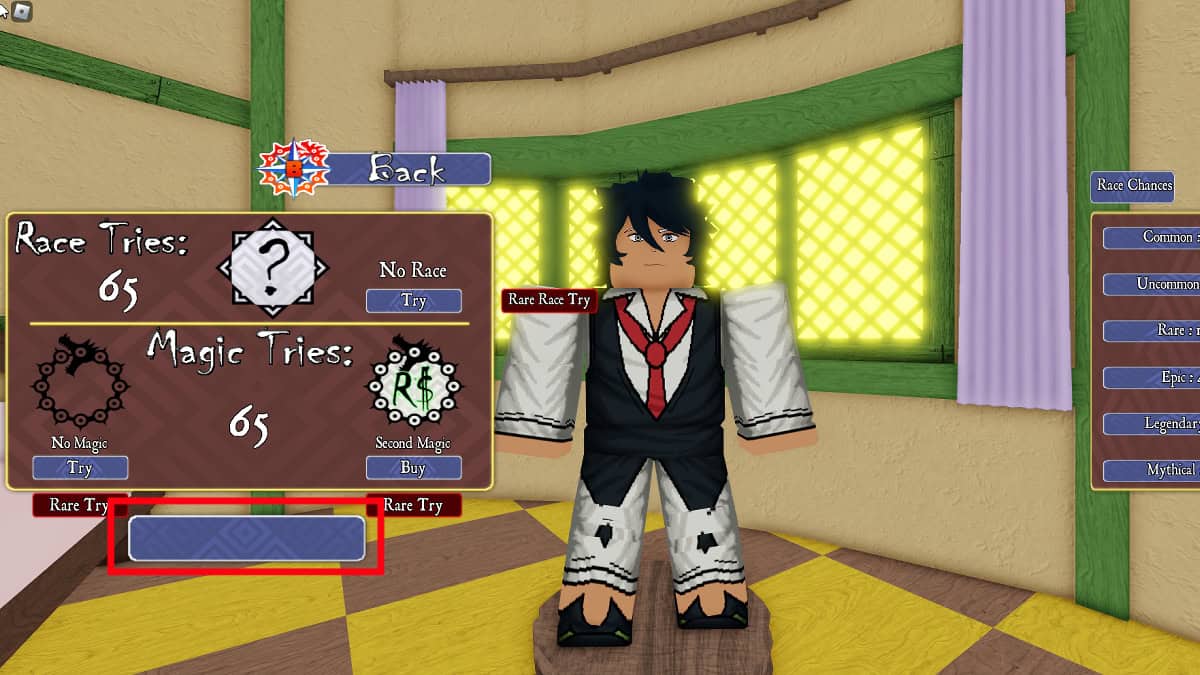This screenshot has width=1200, height=675.
Task: Select the Legendary race chance row
Action: click(x=1152, y=424)
